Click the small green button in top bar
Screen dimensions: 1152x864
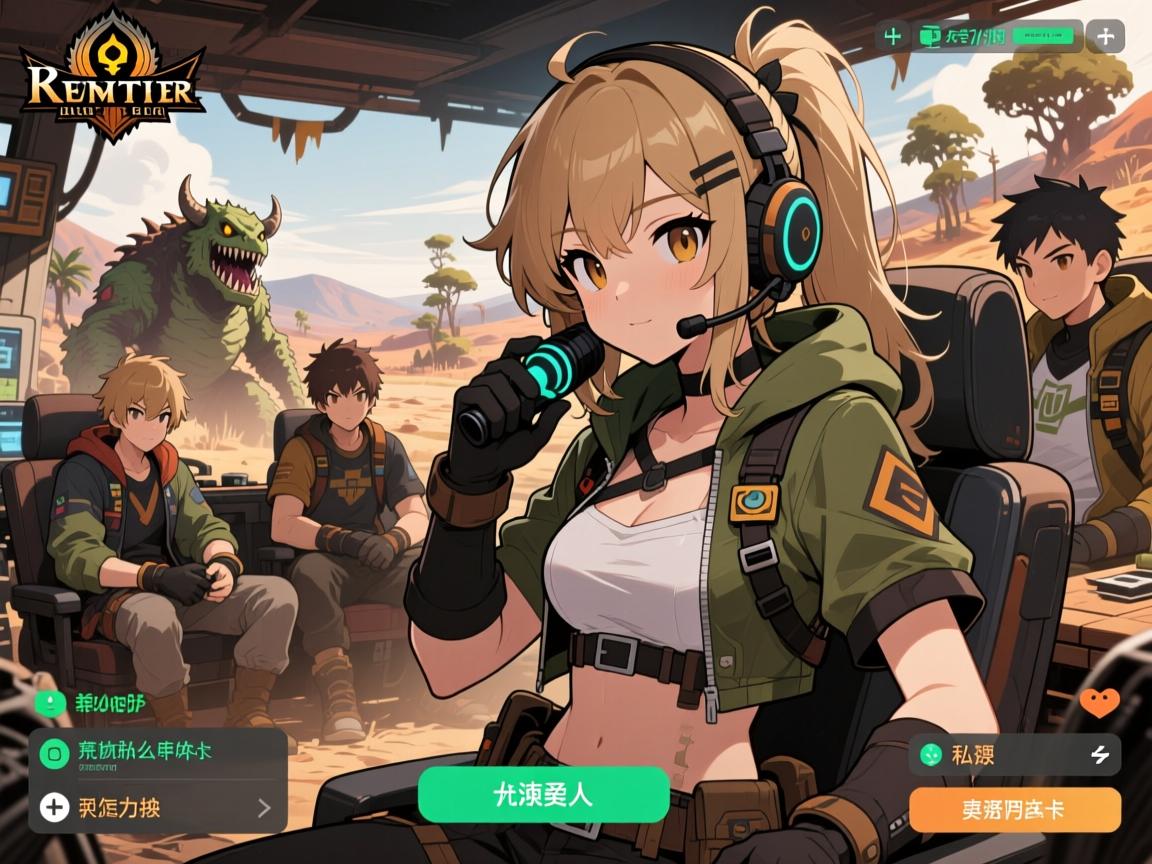point(1043,37)
